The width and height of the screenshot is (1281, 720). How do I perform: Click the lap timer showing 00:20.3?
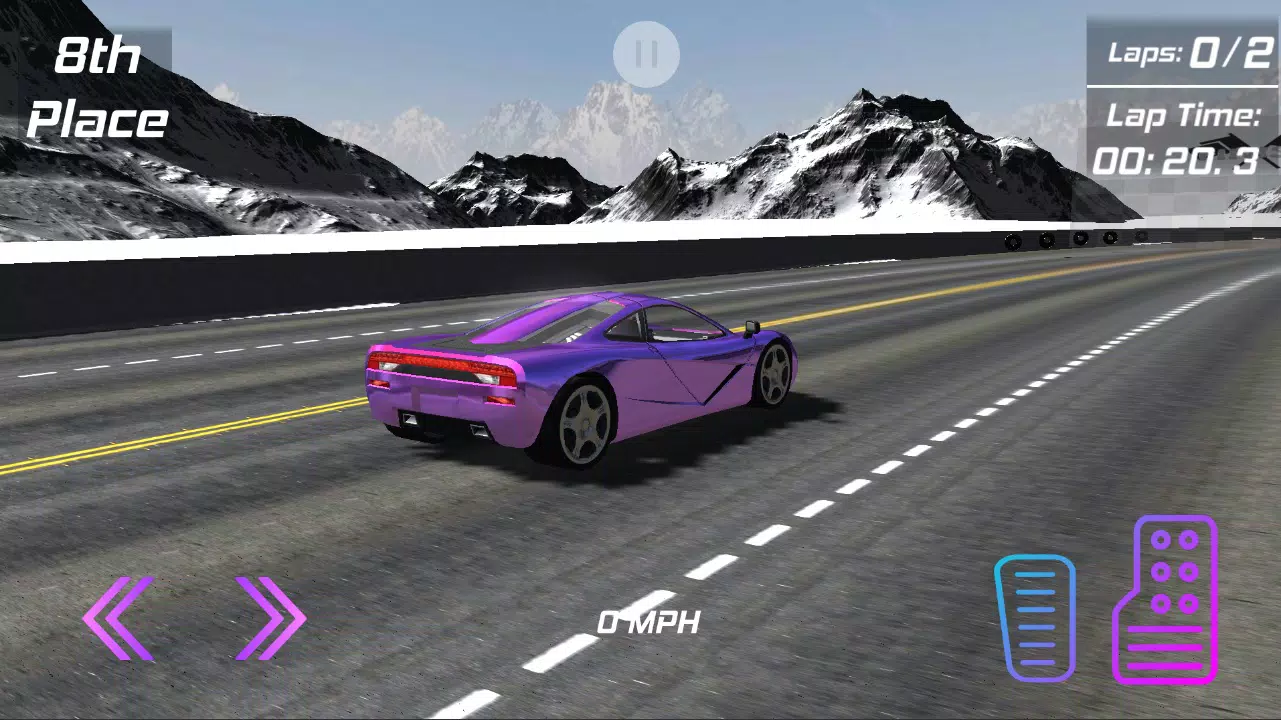1177,160
